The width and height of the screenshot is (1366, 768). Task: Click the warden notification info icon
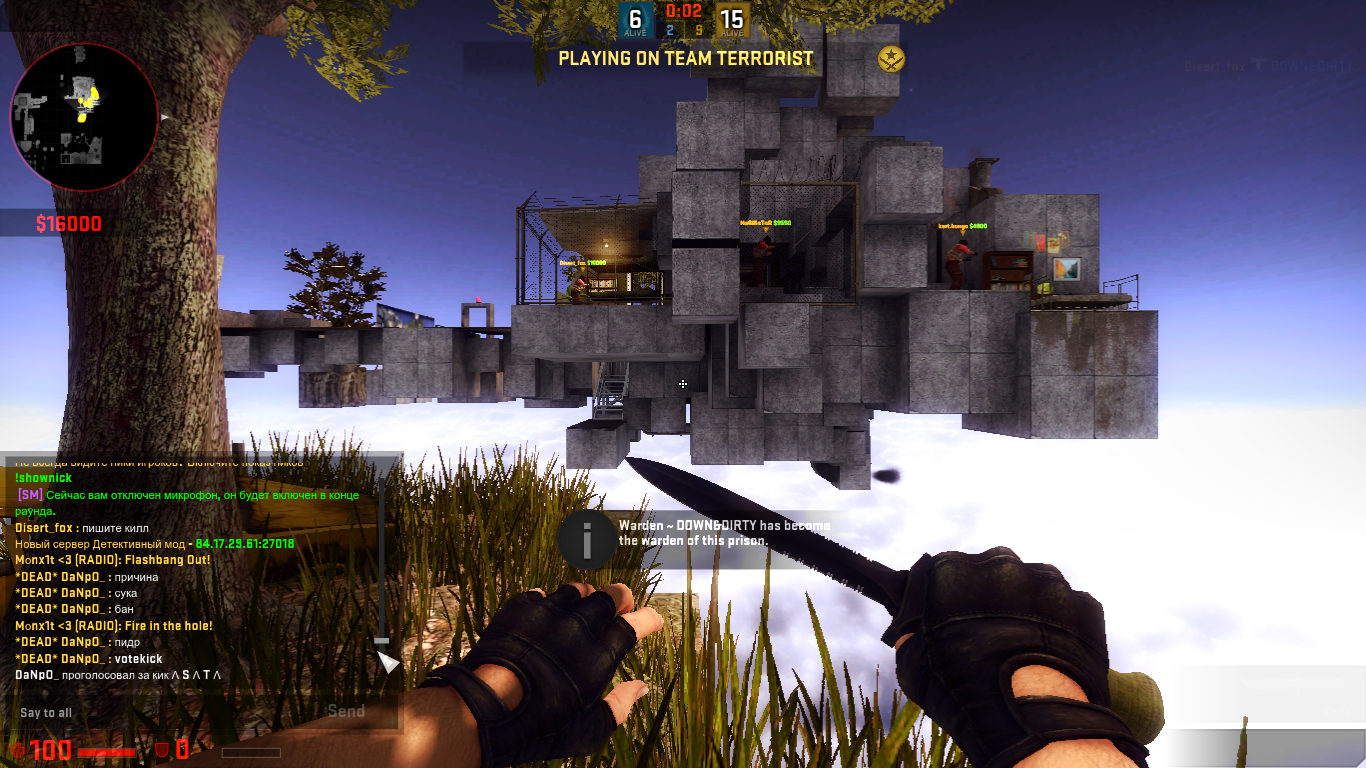[x=587, y=541]
